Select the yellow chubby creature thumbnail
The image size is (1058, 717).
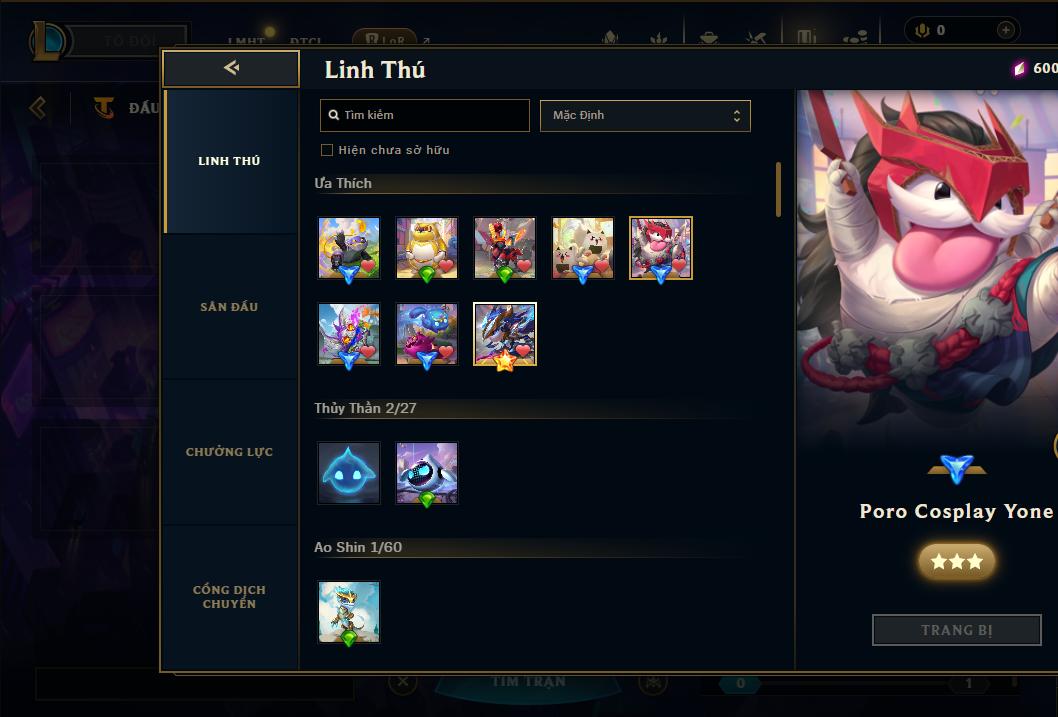pos(427,248)
